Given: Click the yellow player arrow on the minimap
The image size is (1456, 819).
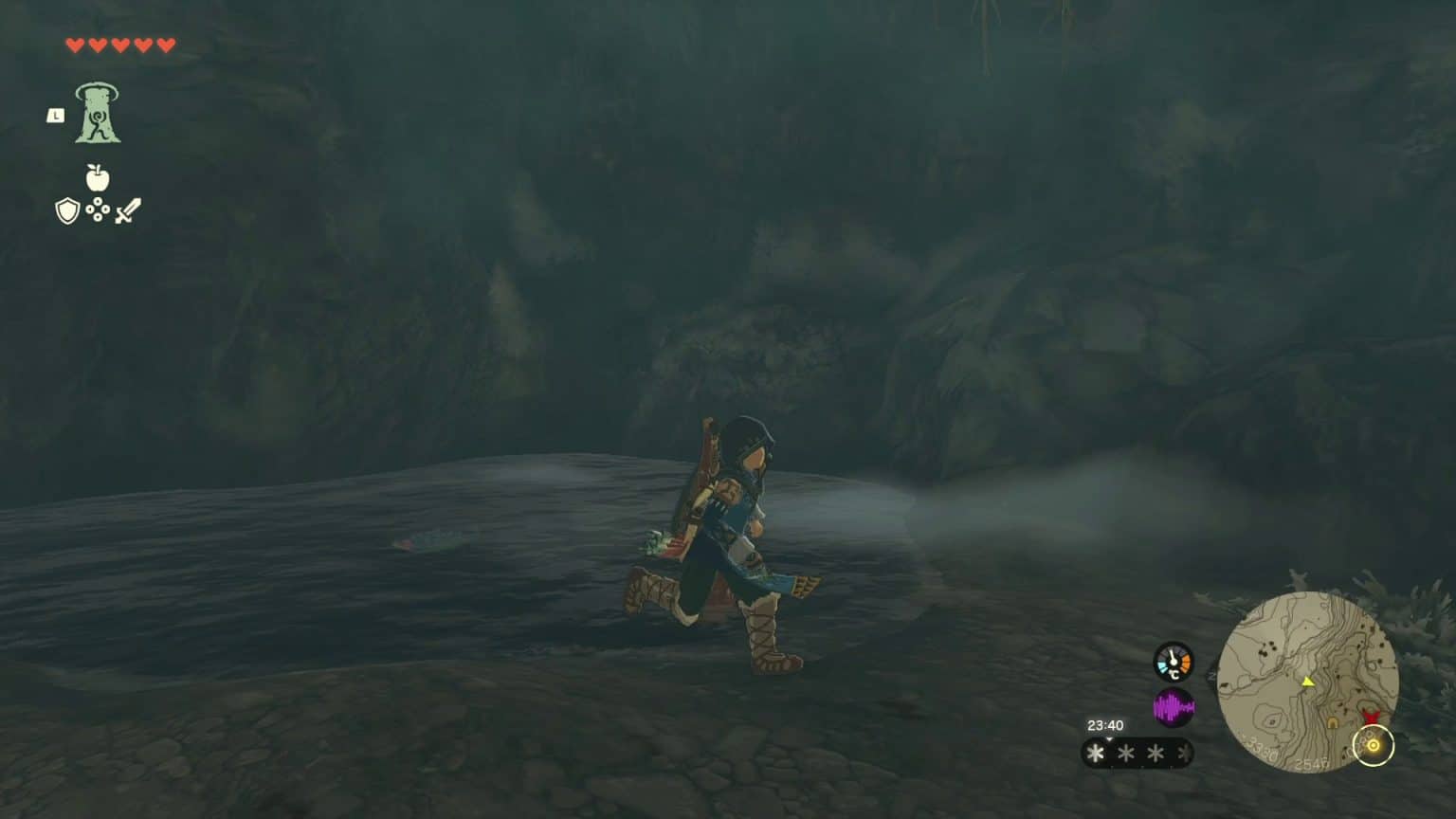Looking at the screenshot, I should 1308,682.
